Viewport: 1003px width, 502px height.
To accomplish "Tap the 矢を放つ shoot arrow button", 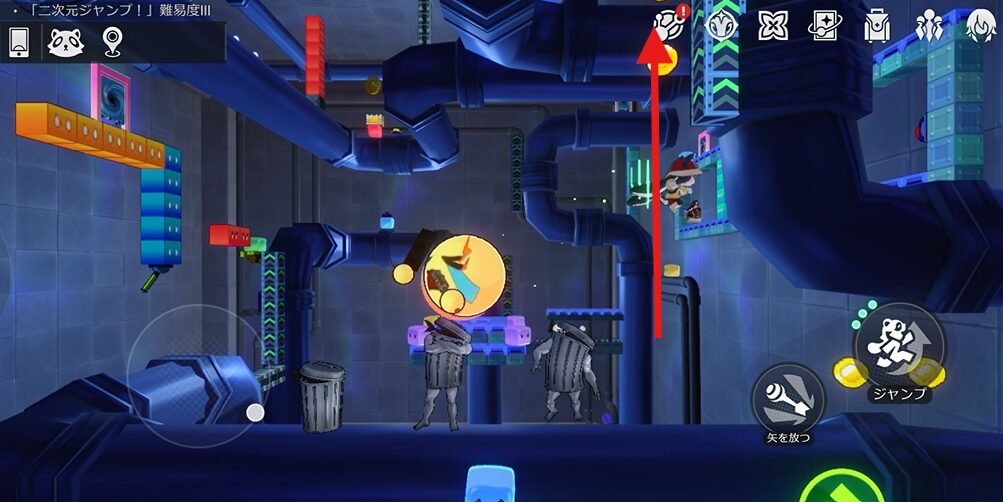I will tap(789, 398).
